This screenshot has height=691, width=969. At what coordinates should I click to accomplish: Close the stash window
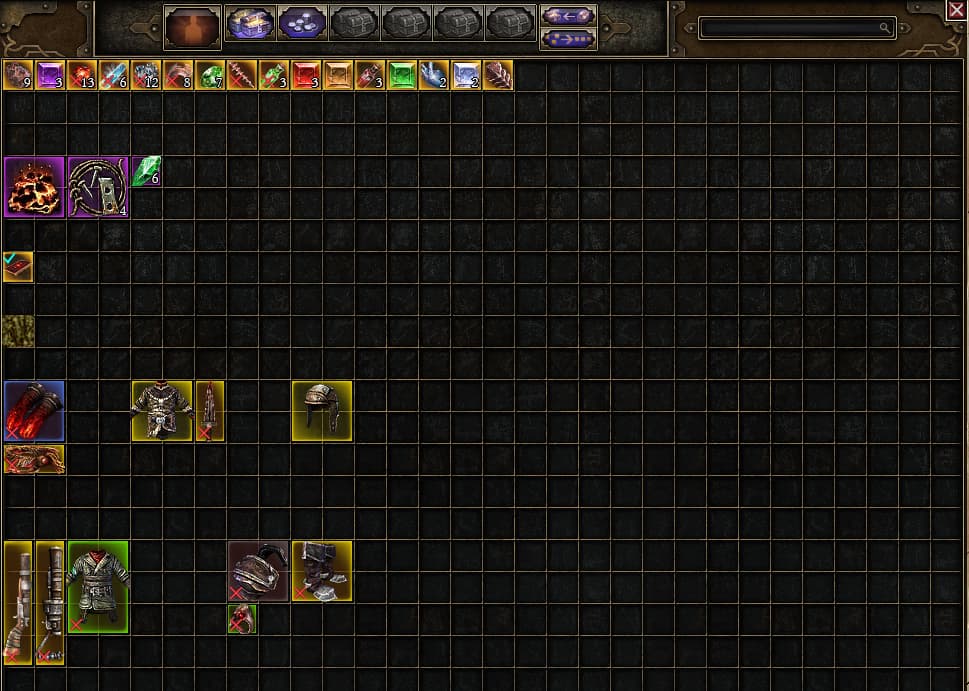coord(957,10)
